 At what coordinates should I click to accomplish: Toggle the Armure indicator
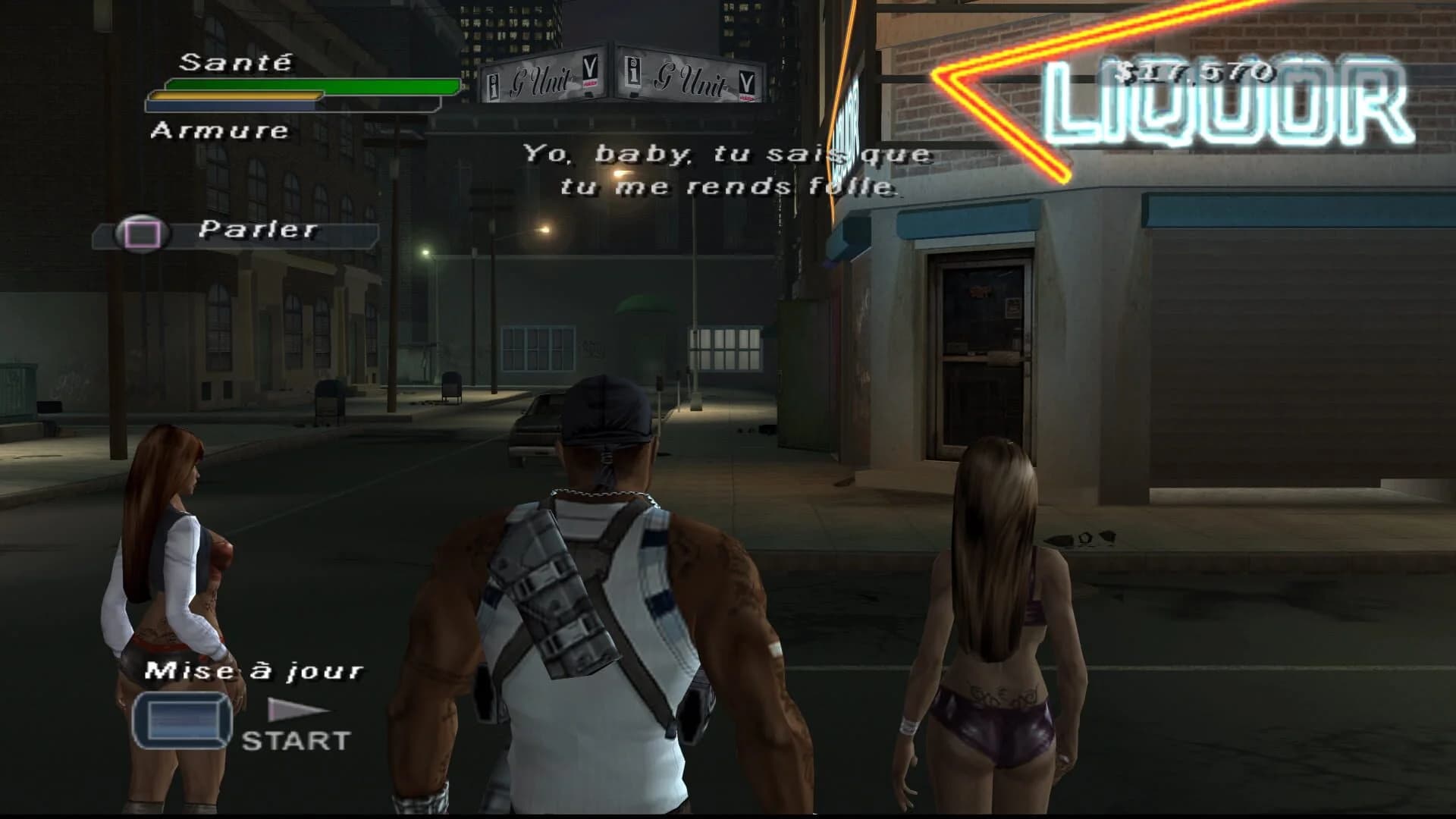(x=219, y=131)
